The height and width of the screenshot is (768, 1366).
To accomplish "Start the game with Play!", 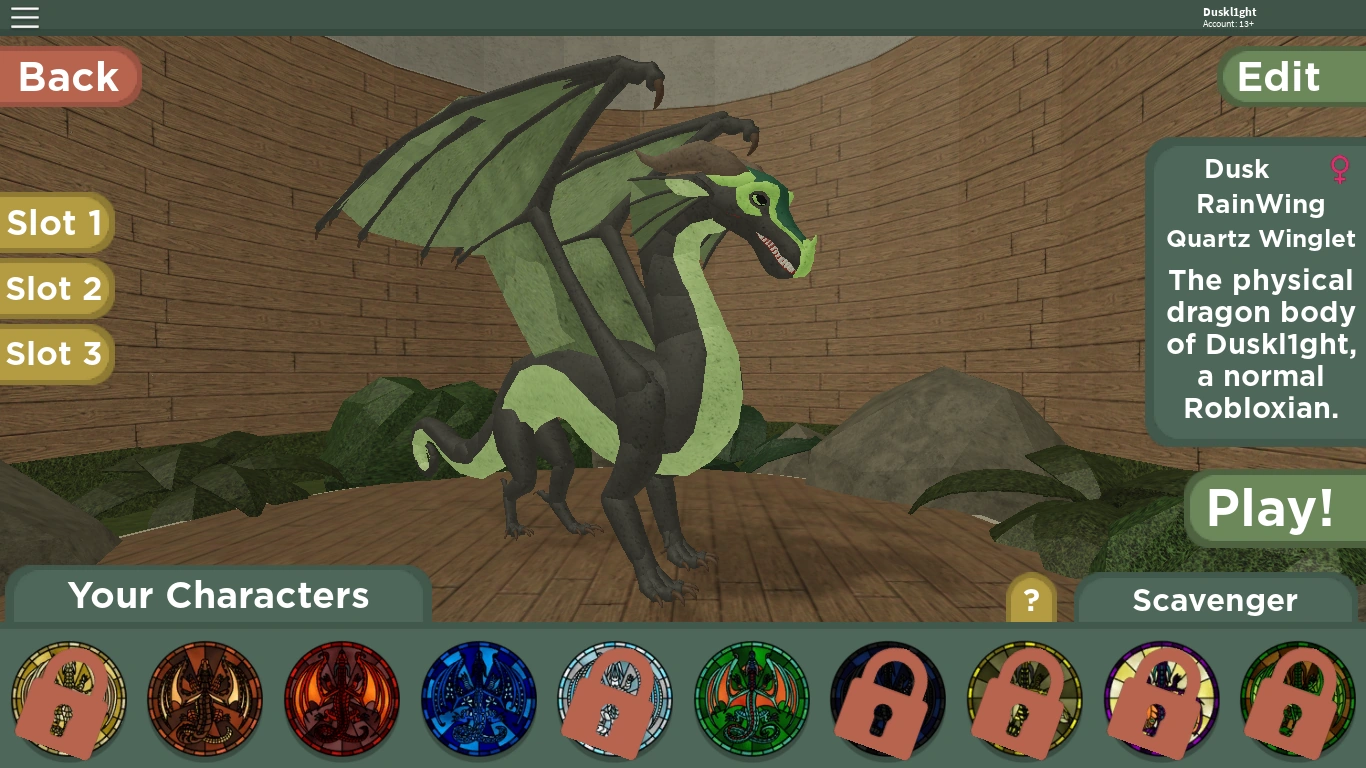I will coord(1271,508).
